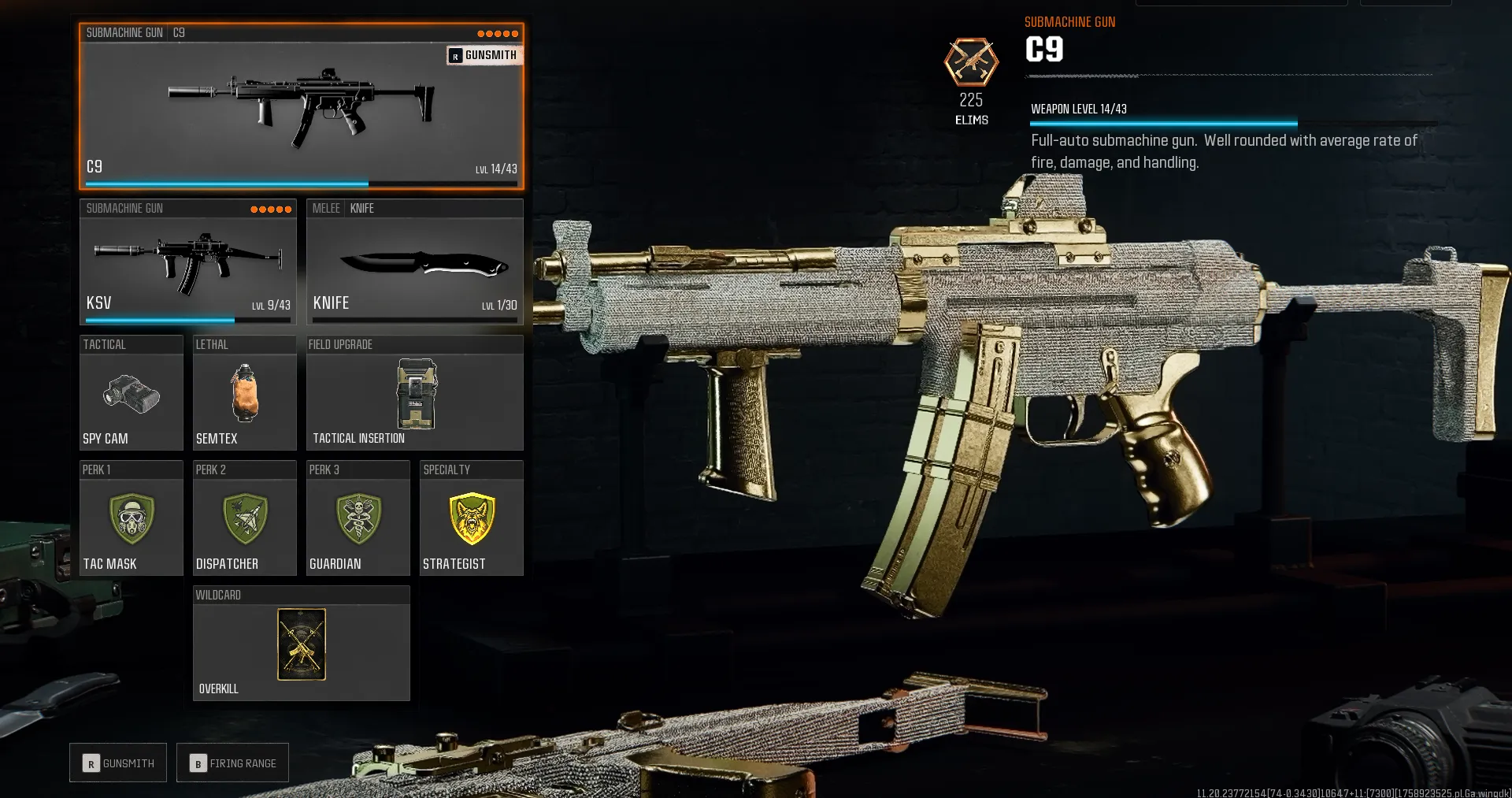Click the R Gunsmith prompt on weapon card
The image size is (1512, 798).
coord(484,55)
